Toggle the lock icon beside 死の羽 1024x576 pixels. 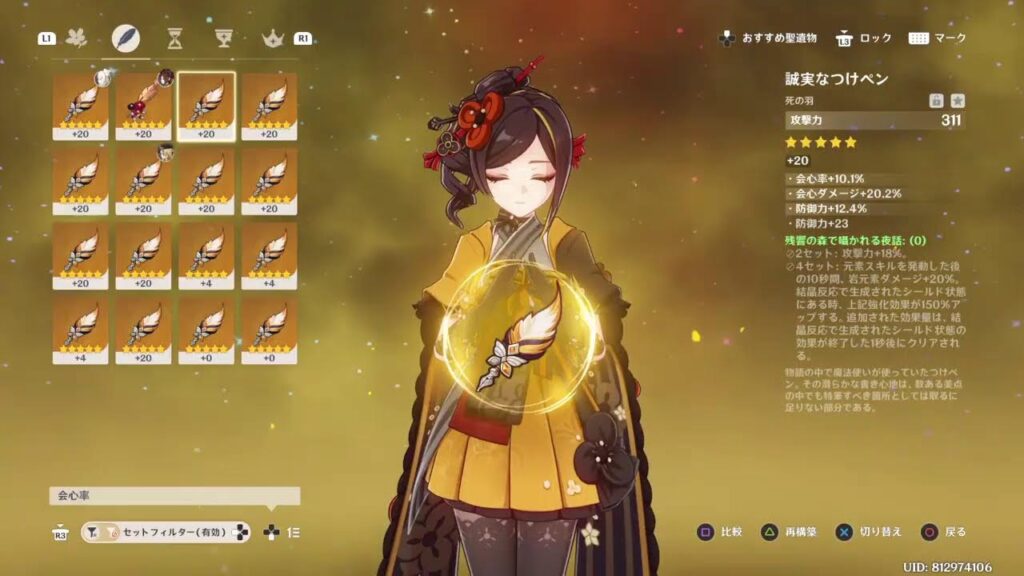[x=937, y=100]
